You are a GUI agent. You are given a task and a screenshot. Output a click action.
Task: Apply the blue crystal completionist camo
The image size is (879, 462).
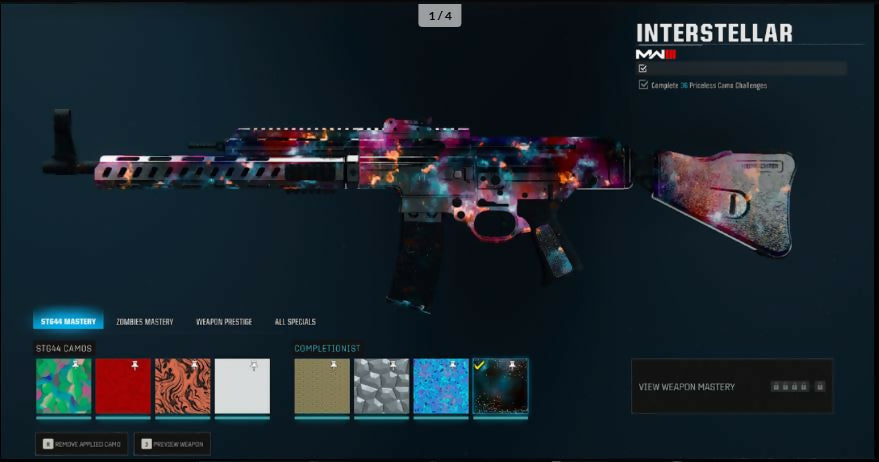pyautogui.click(x=441, y=386)
